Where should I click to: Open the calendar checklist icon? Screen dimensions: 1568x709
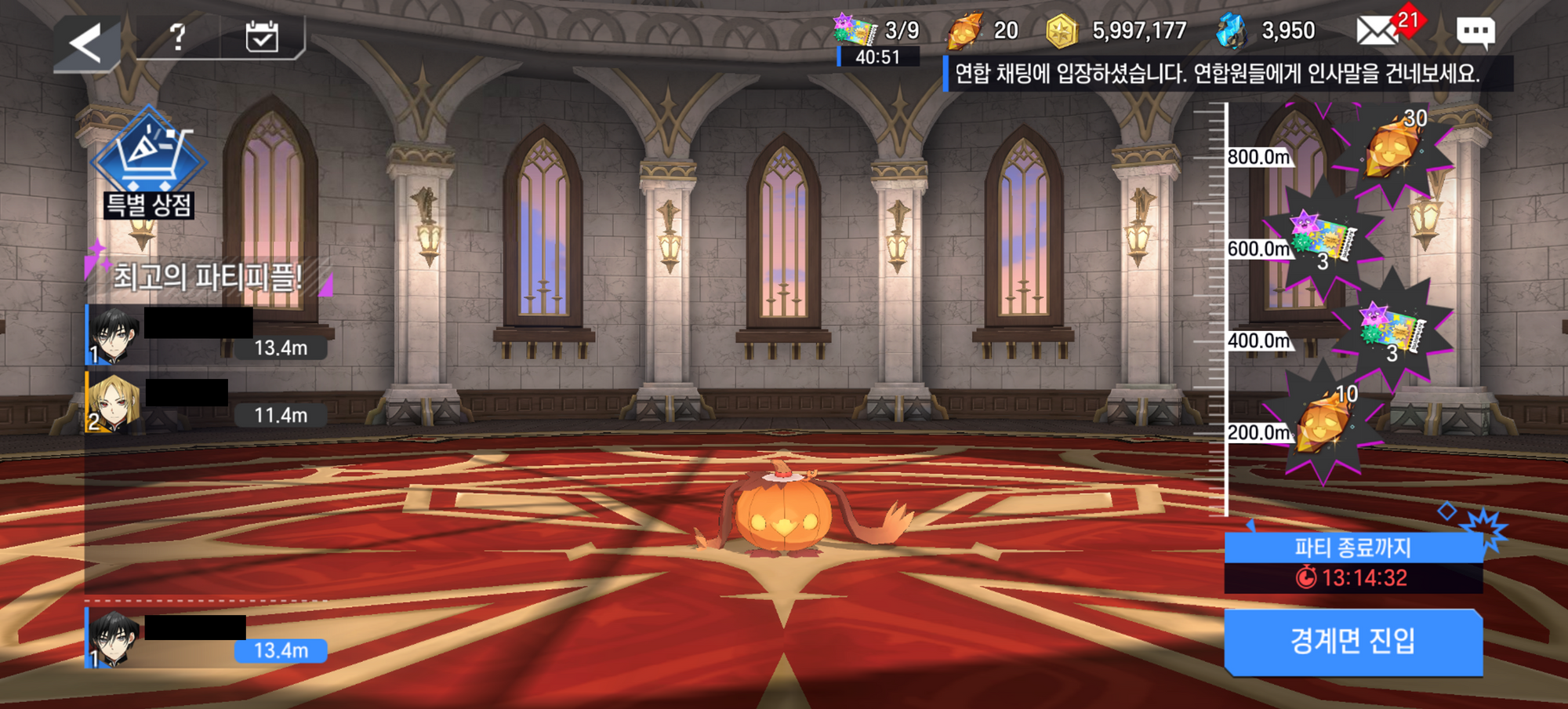[262, 37]
